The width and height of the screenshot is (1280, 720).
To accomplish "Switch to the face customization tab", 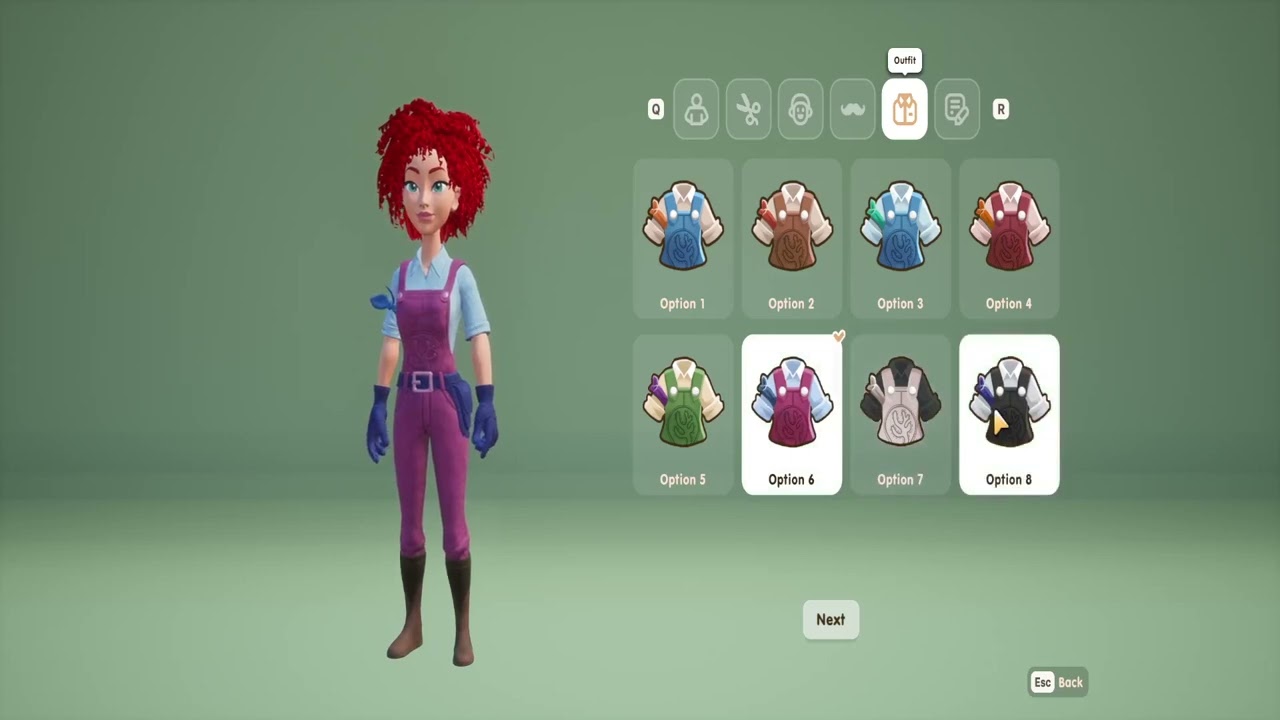I will point(800,109).
